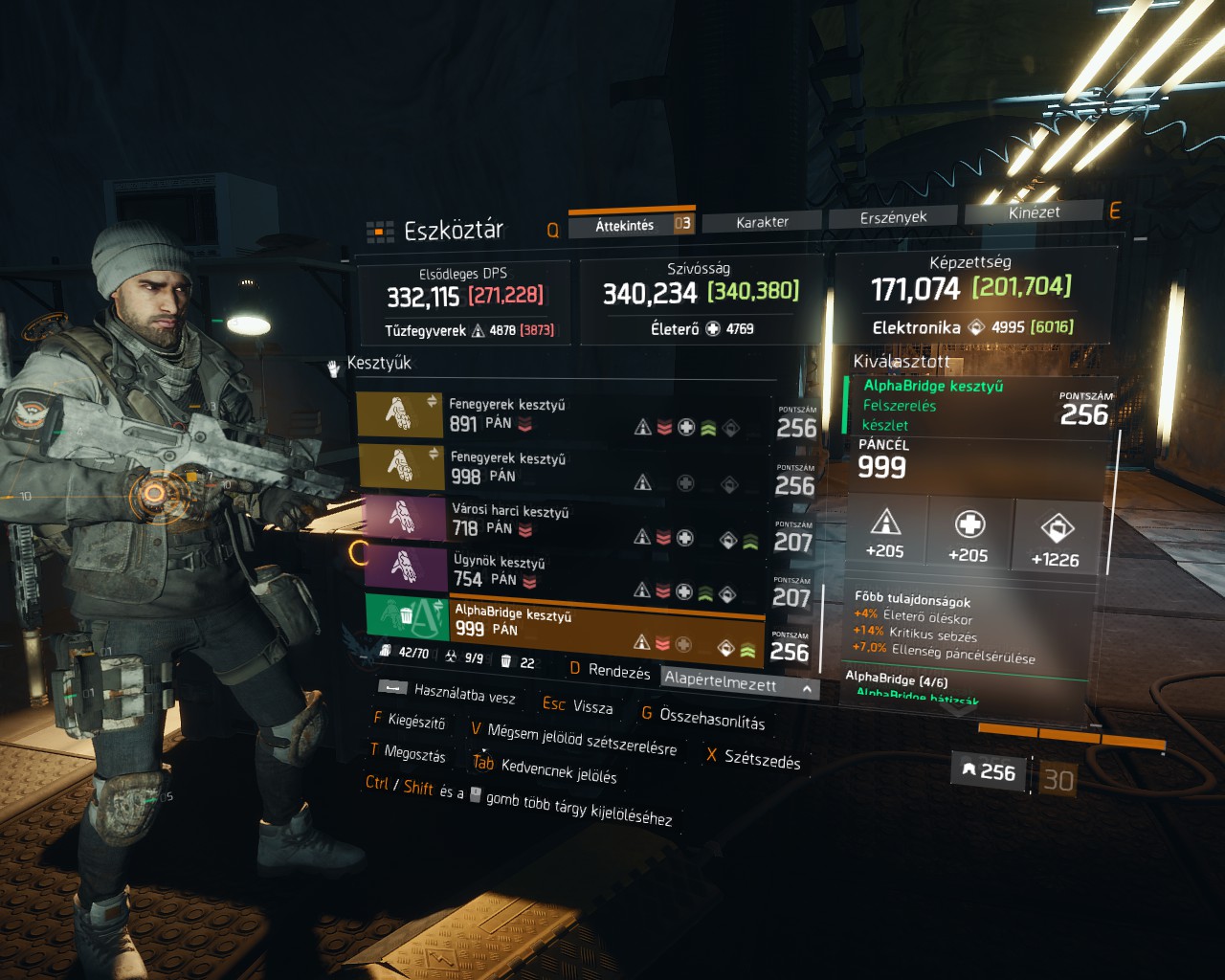1225x980 pixels.
Task: Select the Ügynök kesztyű item row
Action: click(565, 570)
